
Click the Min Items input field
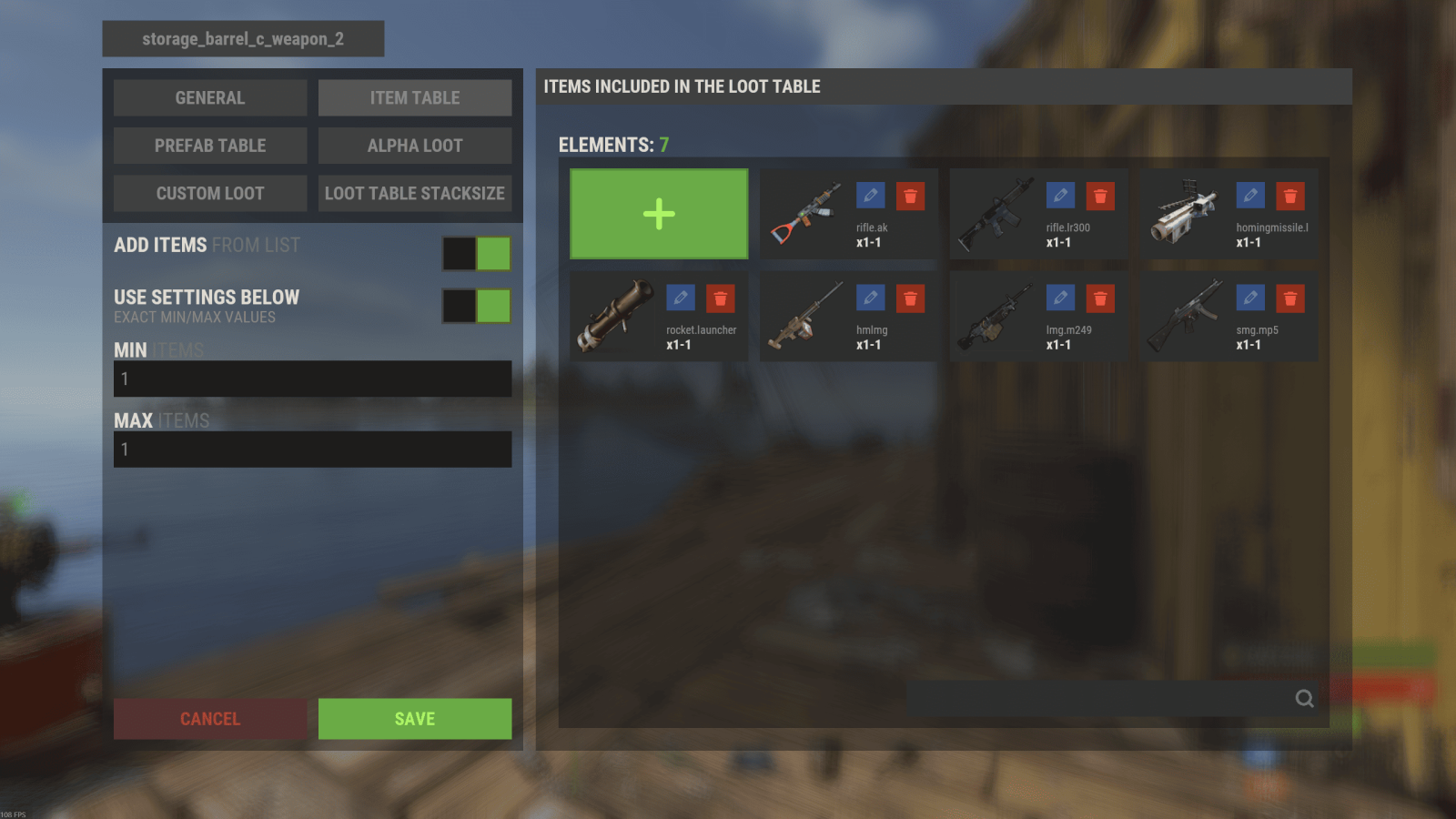pyautogui.click(x=312, y=379)
